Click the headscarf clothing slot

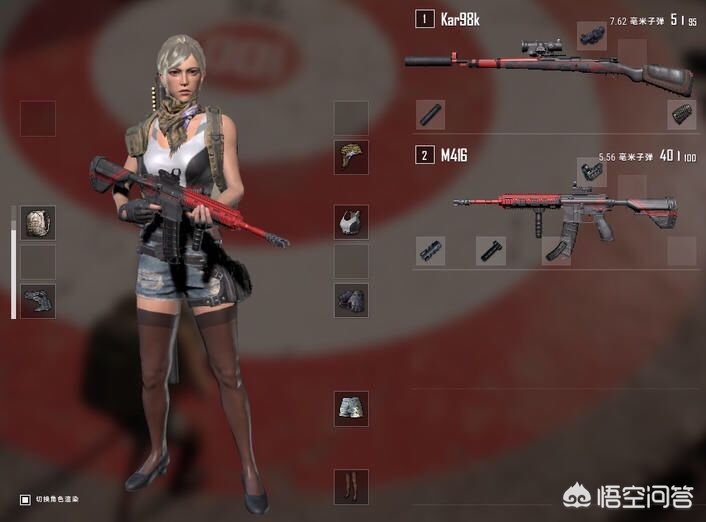pyautogui.click(x=351, y=157)
